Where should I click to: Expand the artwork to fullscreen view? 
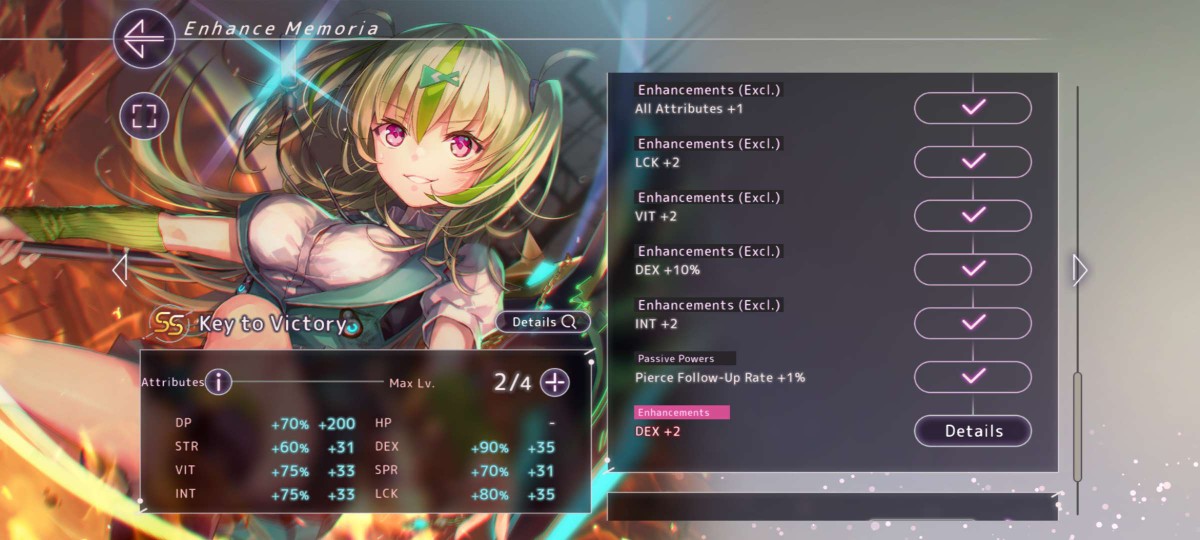coord(144,115)
